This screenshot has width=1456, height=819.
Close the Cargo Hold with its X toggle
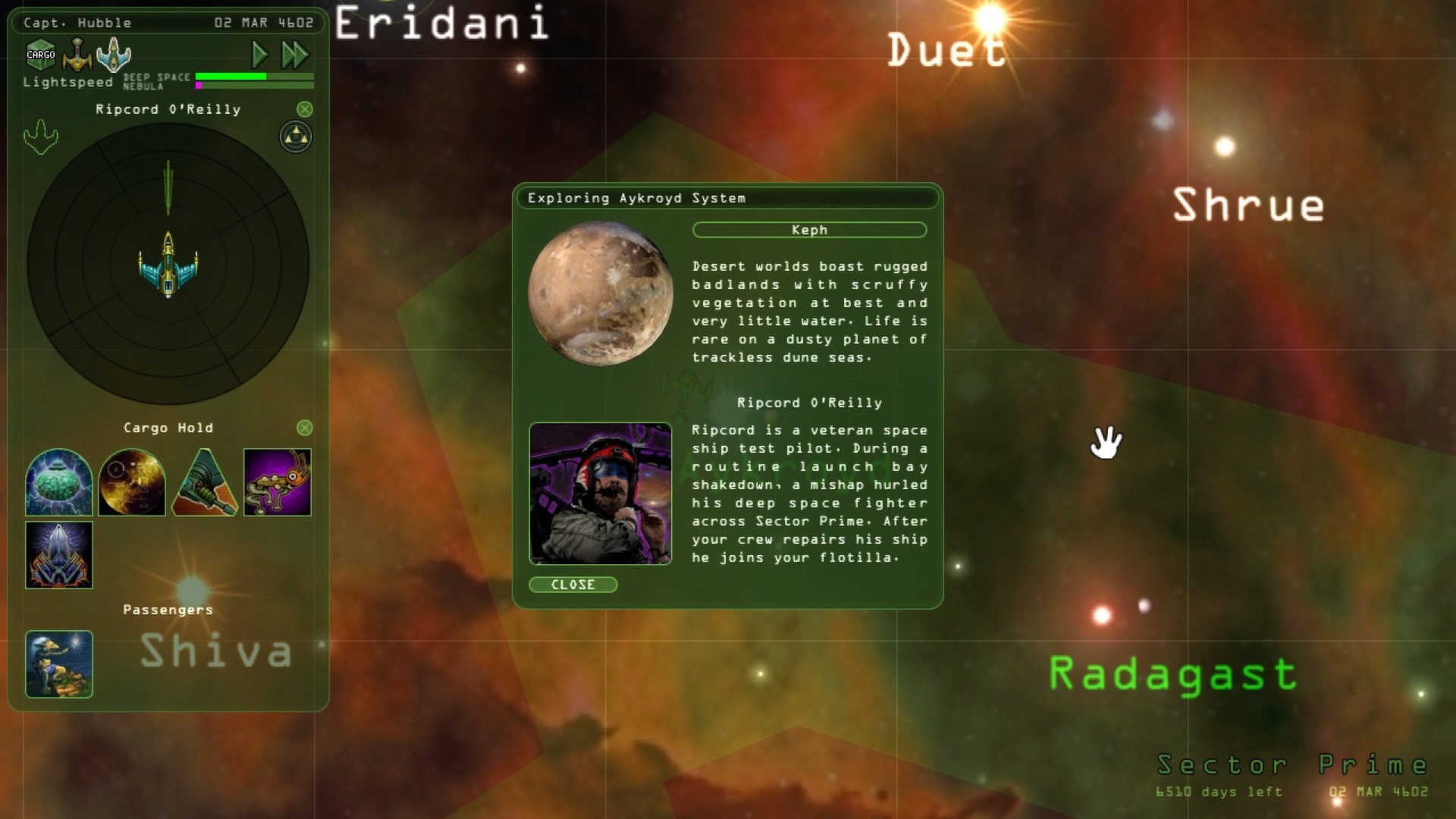(x=306, y=427)
